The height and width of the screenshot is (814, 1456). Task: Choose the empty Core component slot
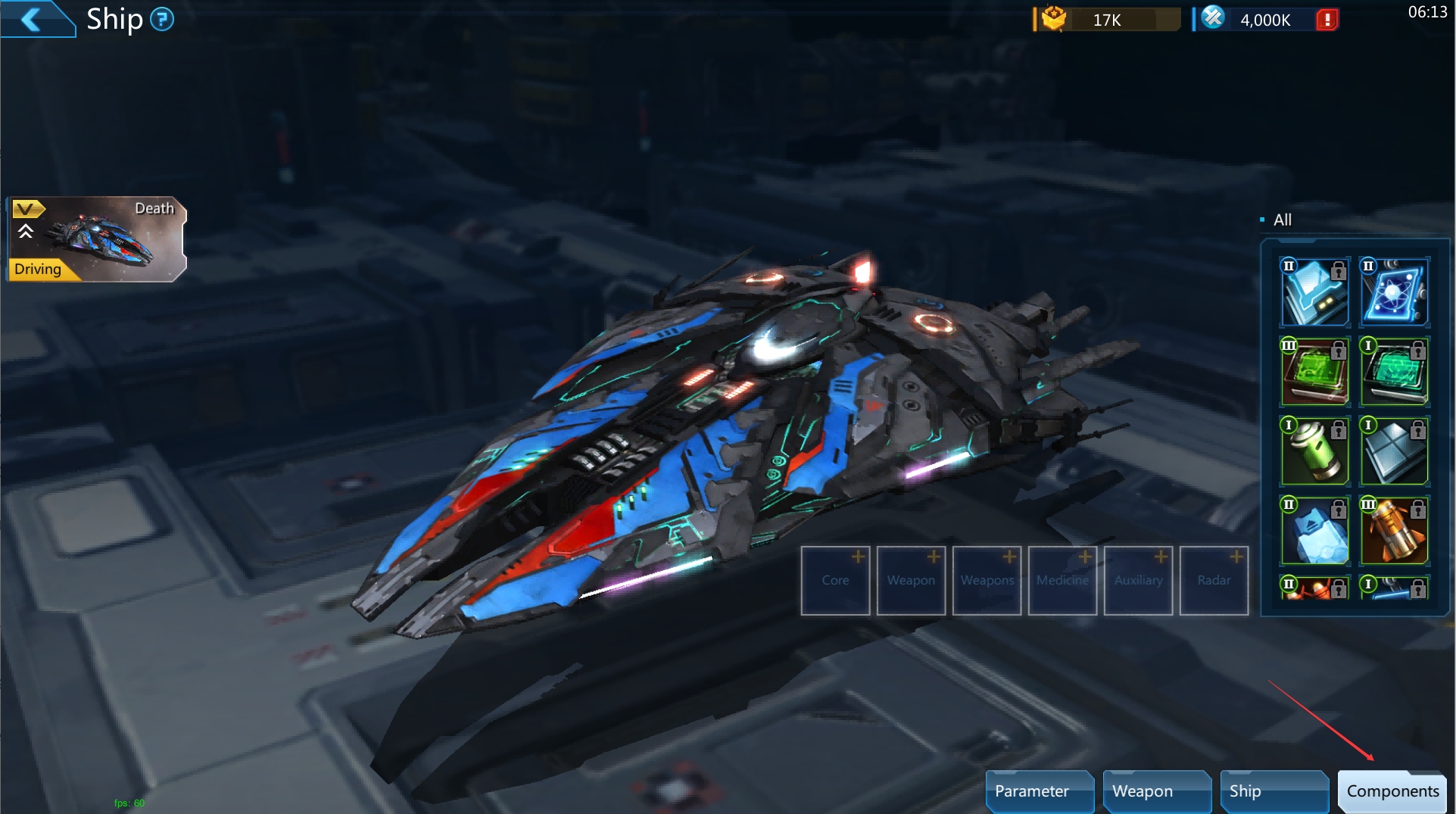(x=835, y=580)
